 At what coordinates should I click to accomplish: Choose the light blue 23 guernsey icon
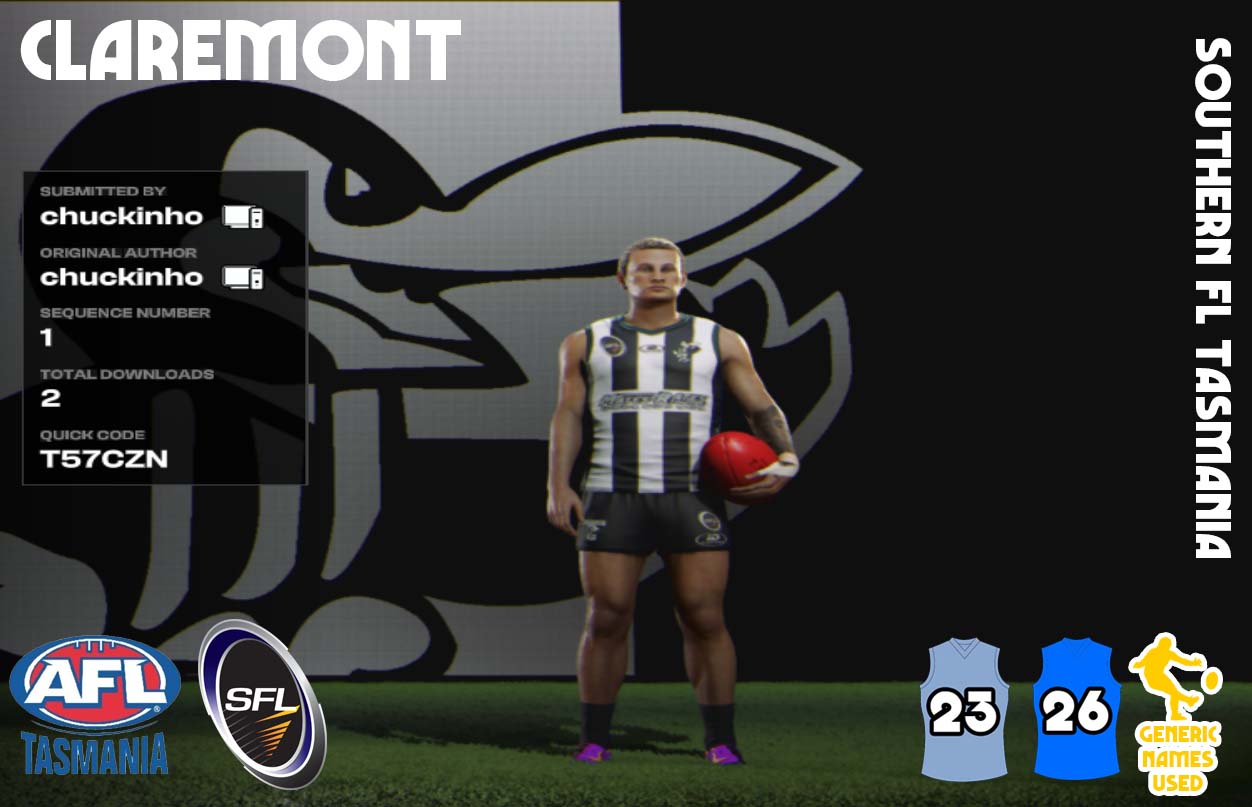point(965,710)
